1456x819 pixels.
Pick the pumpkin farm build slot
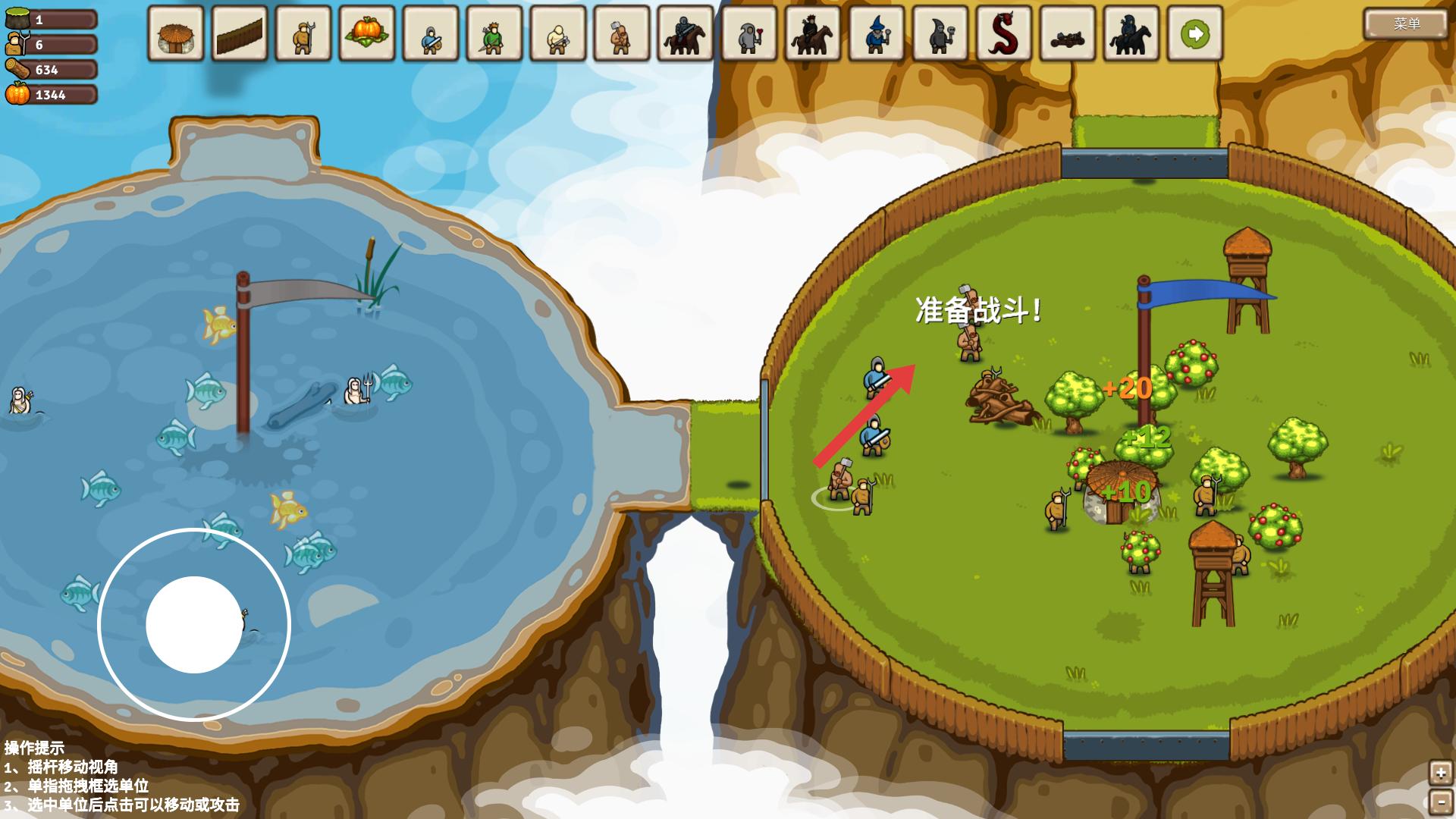pos(366,34)
